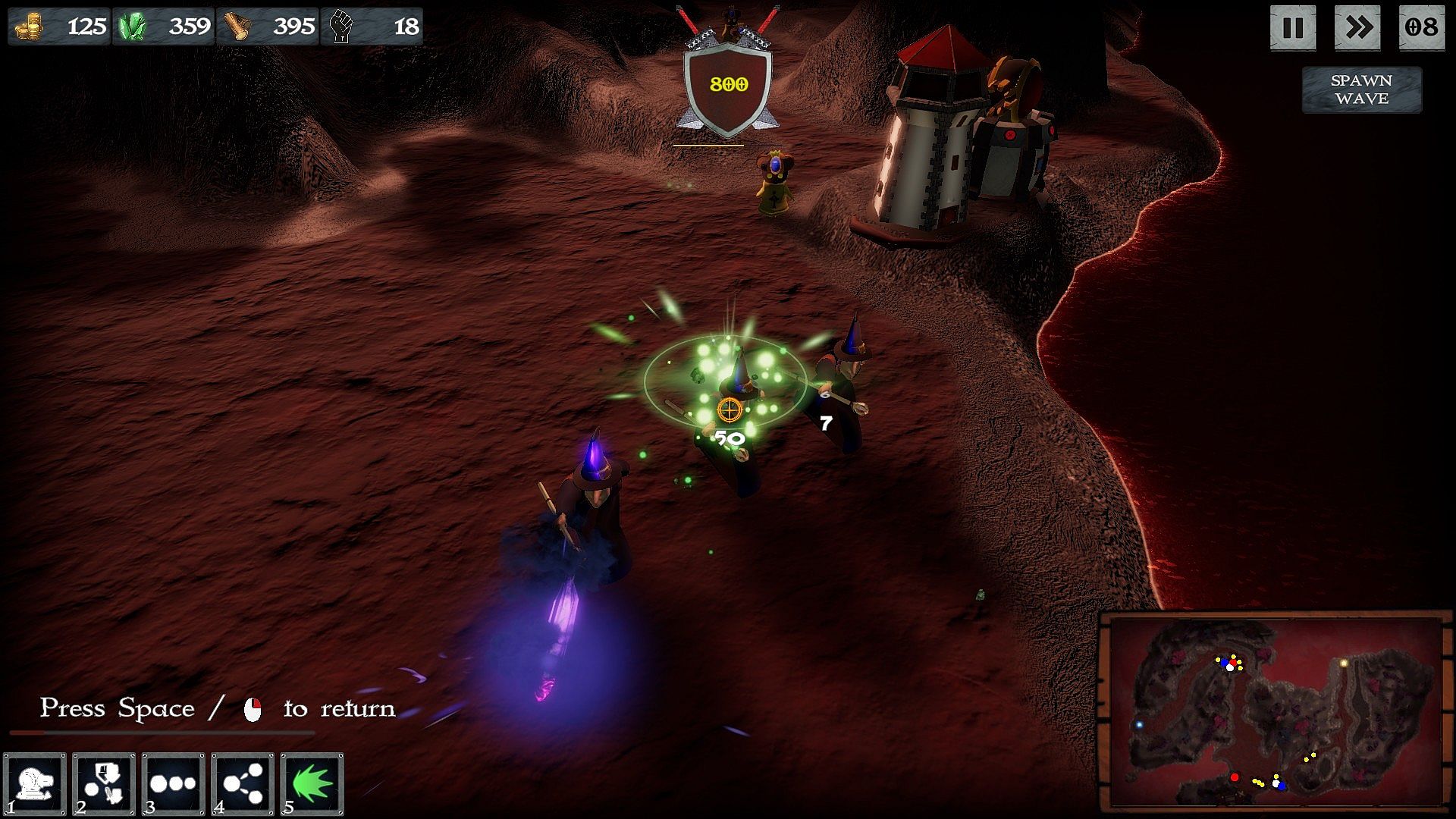Click the stone button labeled 08
Image resolution: width=1456 pixels, height=819 pixels.
point(1421,28)
